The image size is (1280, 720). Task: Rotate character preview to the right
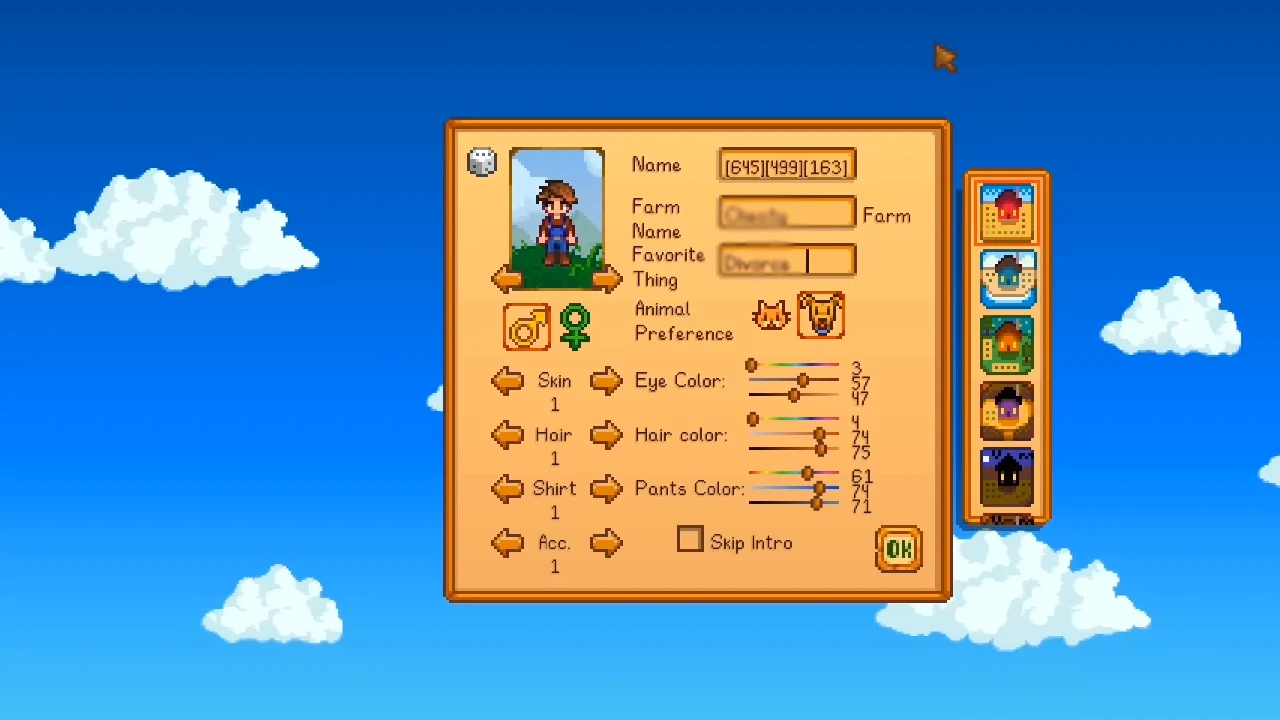click(606, 280)
